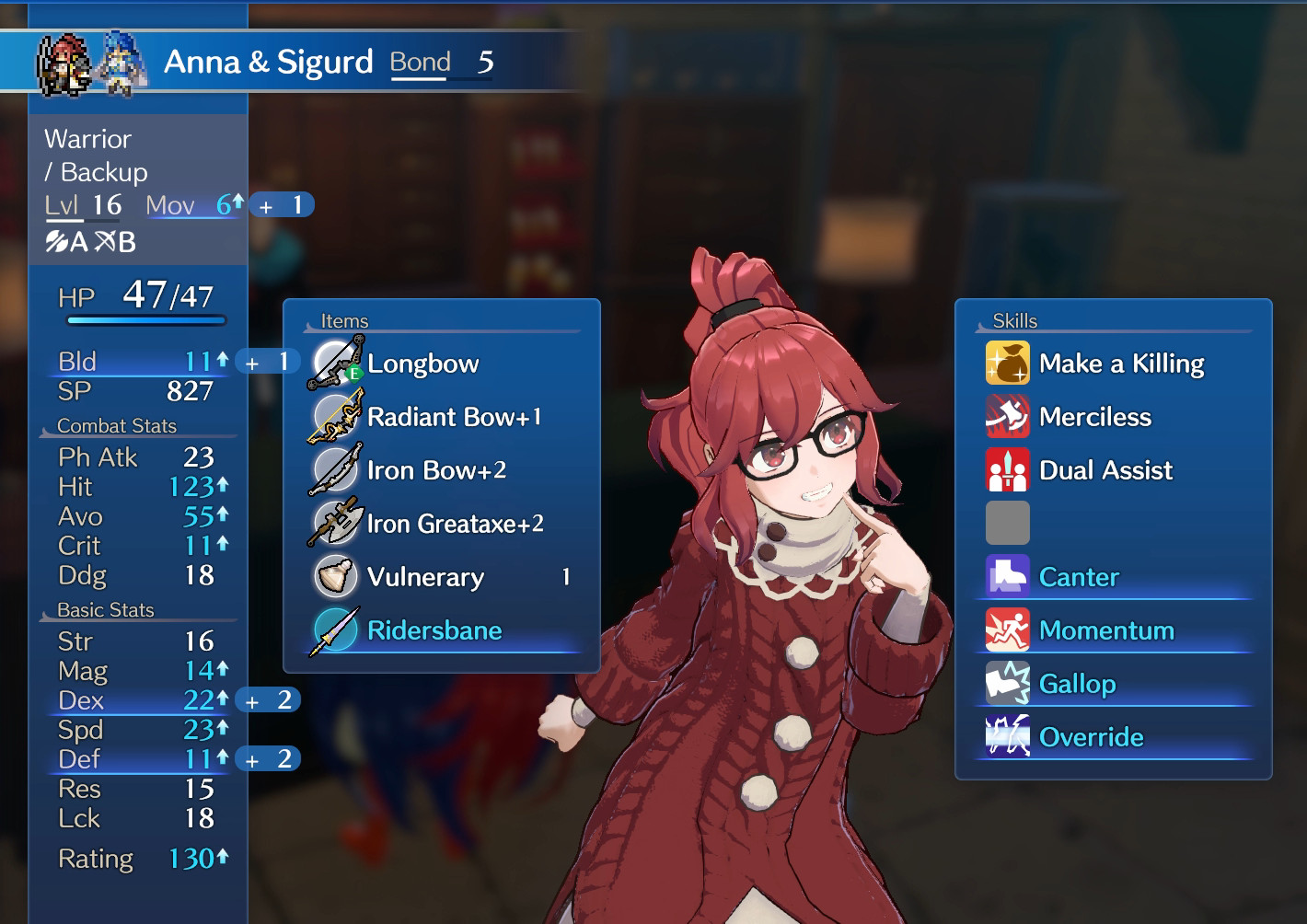Screen dimensions: 1307x924
Task: Select the Dual Assist skill icon
Action: (1008, 469)
